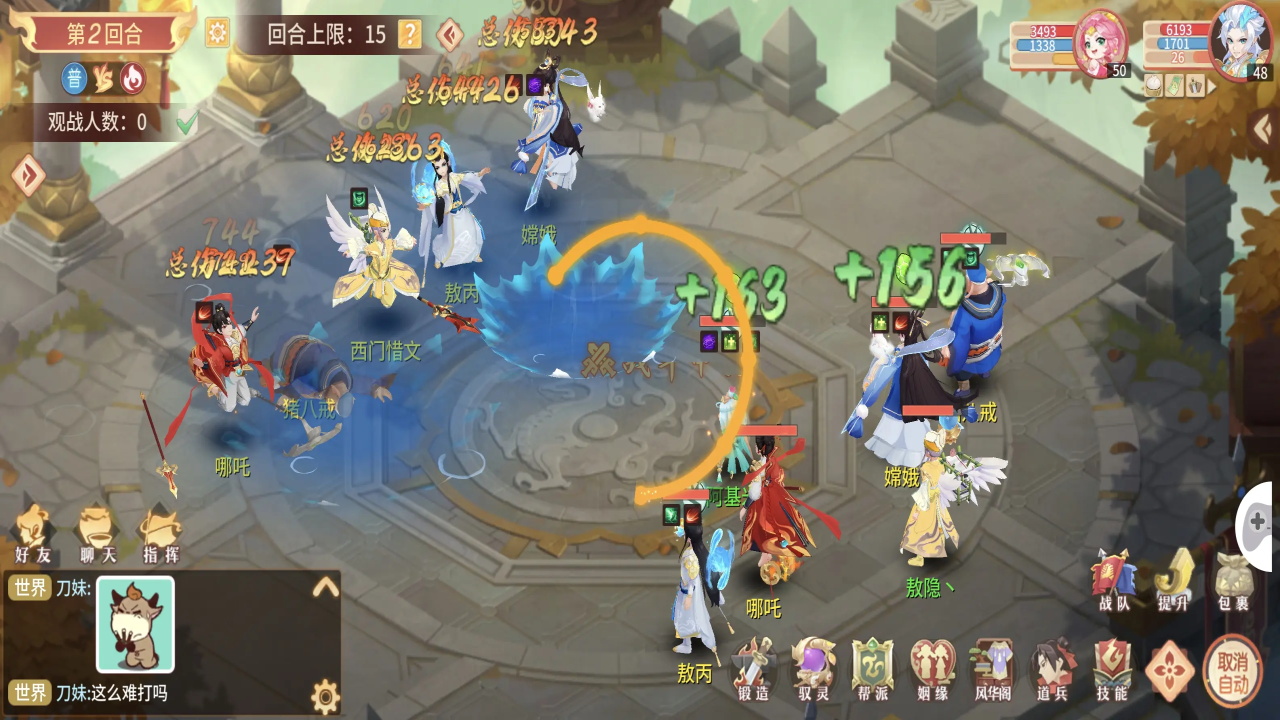1280x720 pixels.
Task: Expand more items via arrow beside item slots
Action: tap(1212, 87)
